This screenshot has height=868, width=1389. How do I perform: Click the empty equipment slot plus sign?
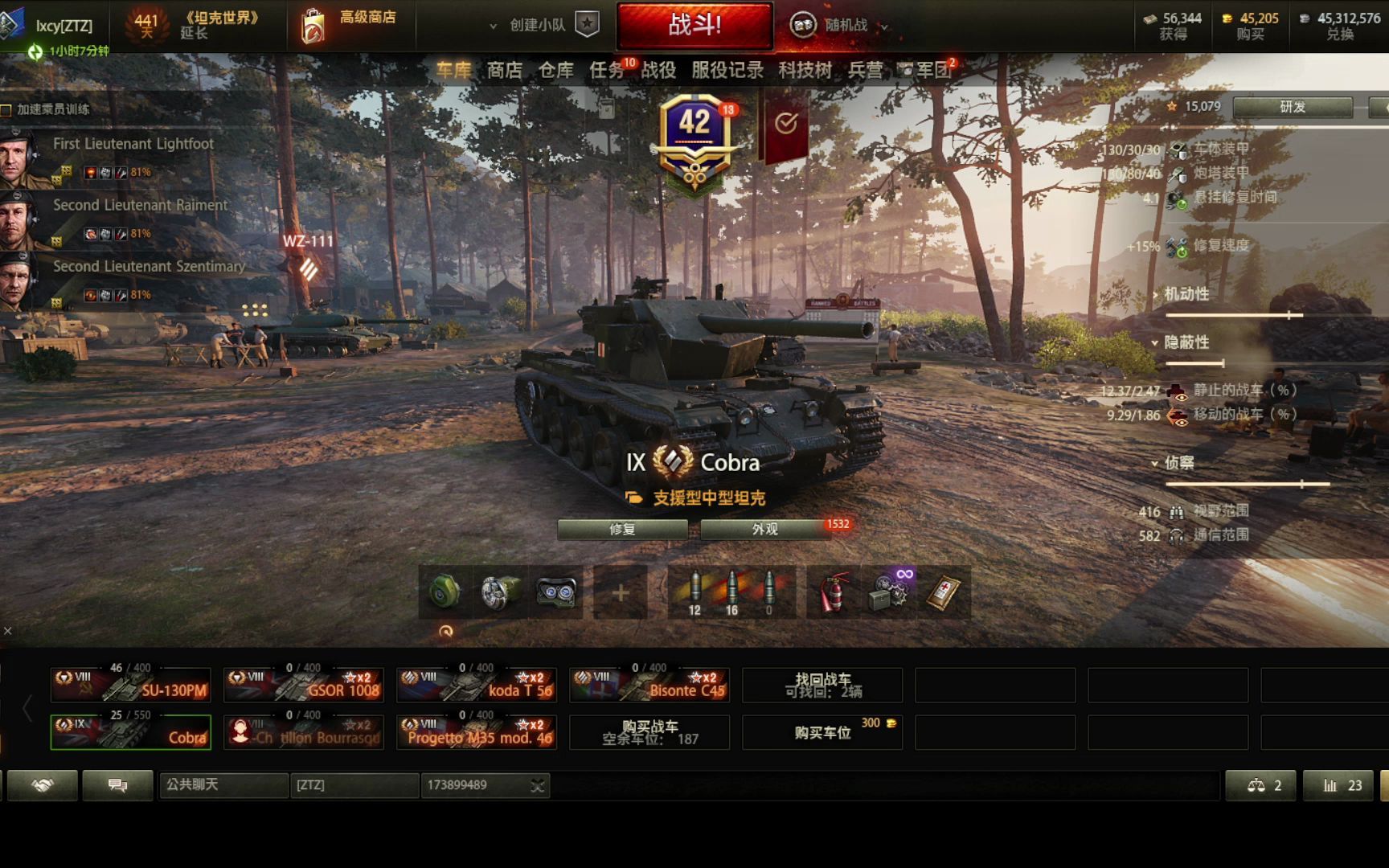click(621, 593)
